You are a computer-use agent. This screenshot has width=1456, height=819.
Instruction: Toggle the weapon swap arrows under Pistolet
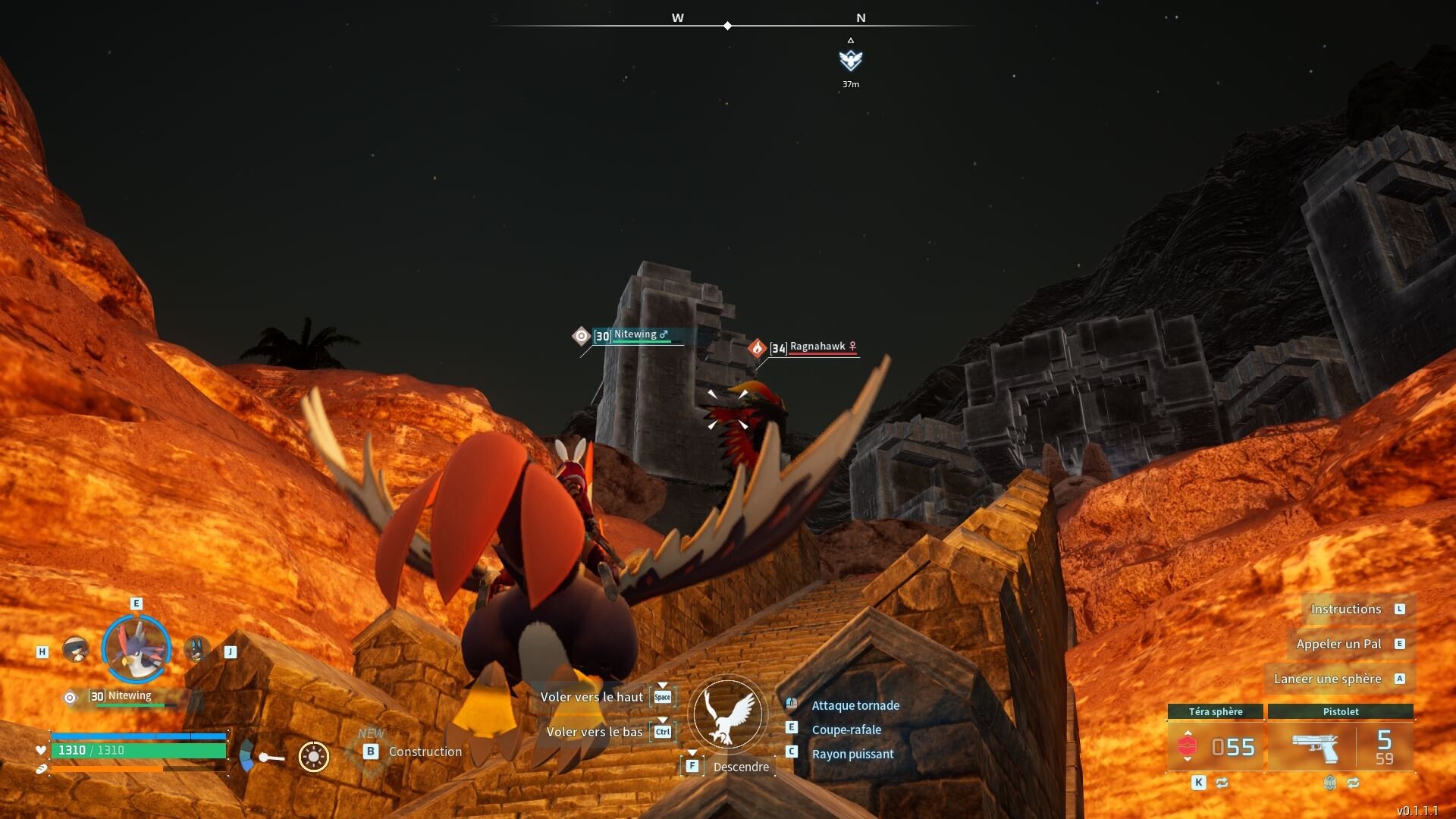coord(1354,783)
